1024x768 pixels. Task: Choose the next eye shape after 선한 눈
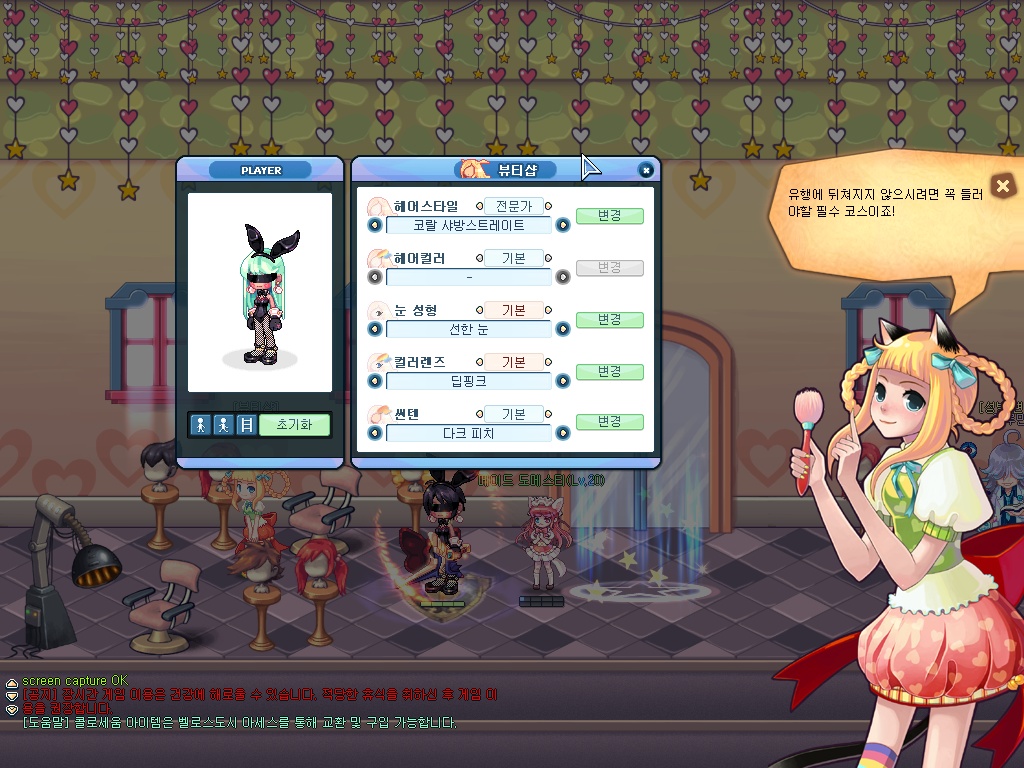point(563,329)
